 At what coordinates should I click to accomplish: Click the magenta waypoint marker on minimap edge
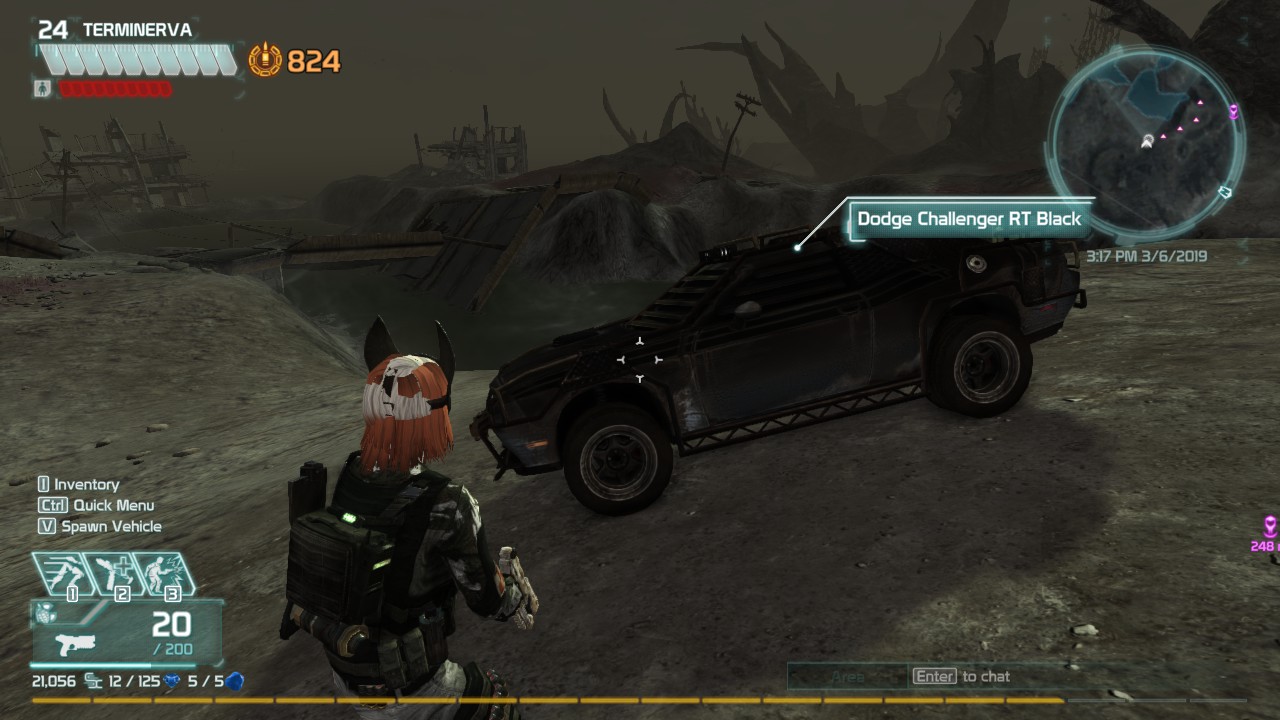pyautogui.click(x=1234, y=111)
